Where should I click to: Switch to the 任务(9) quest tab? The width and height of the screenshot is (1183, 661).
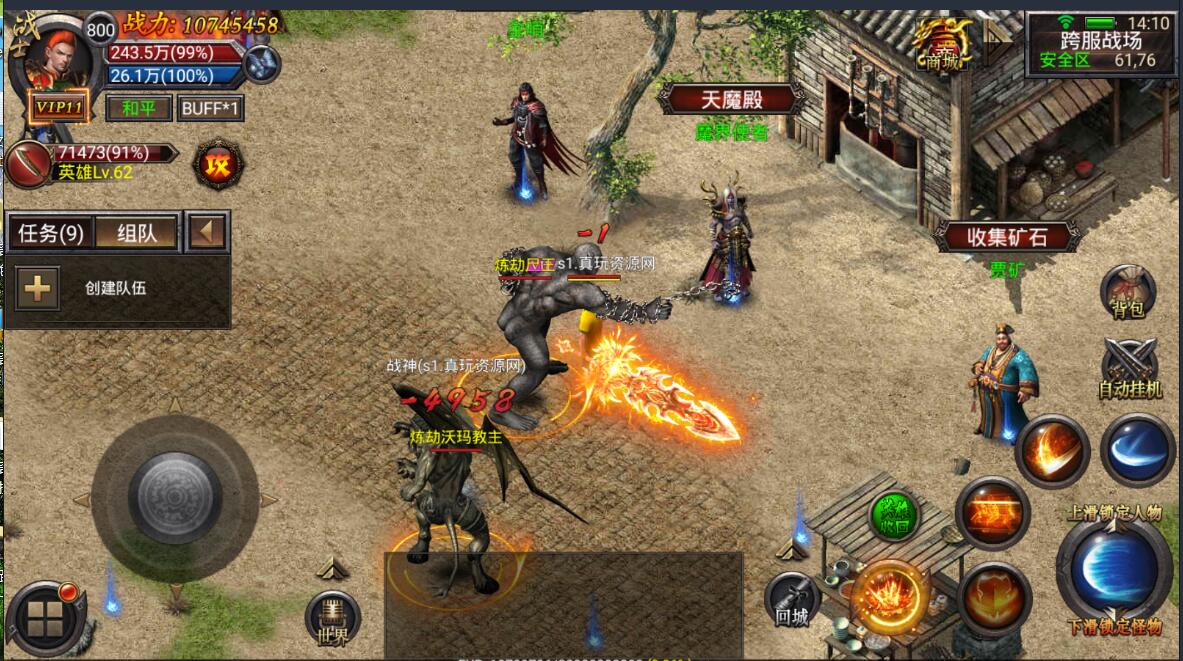[51, 234]
